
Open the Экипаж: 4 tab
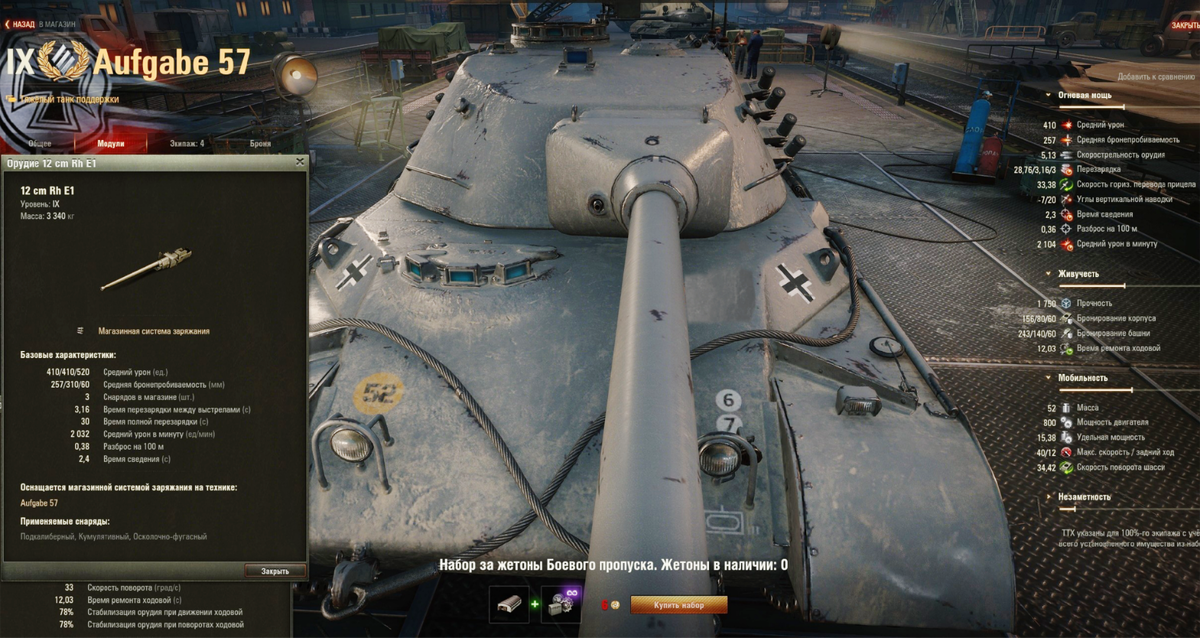tap(187, 144)
